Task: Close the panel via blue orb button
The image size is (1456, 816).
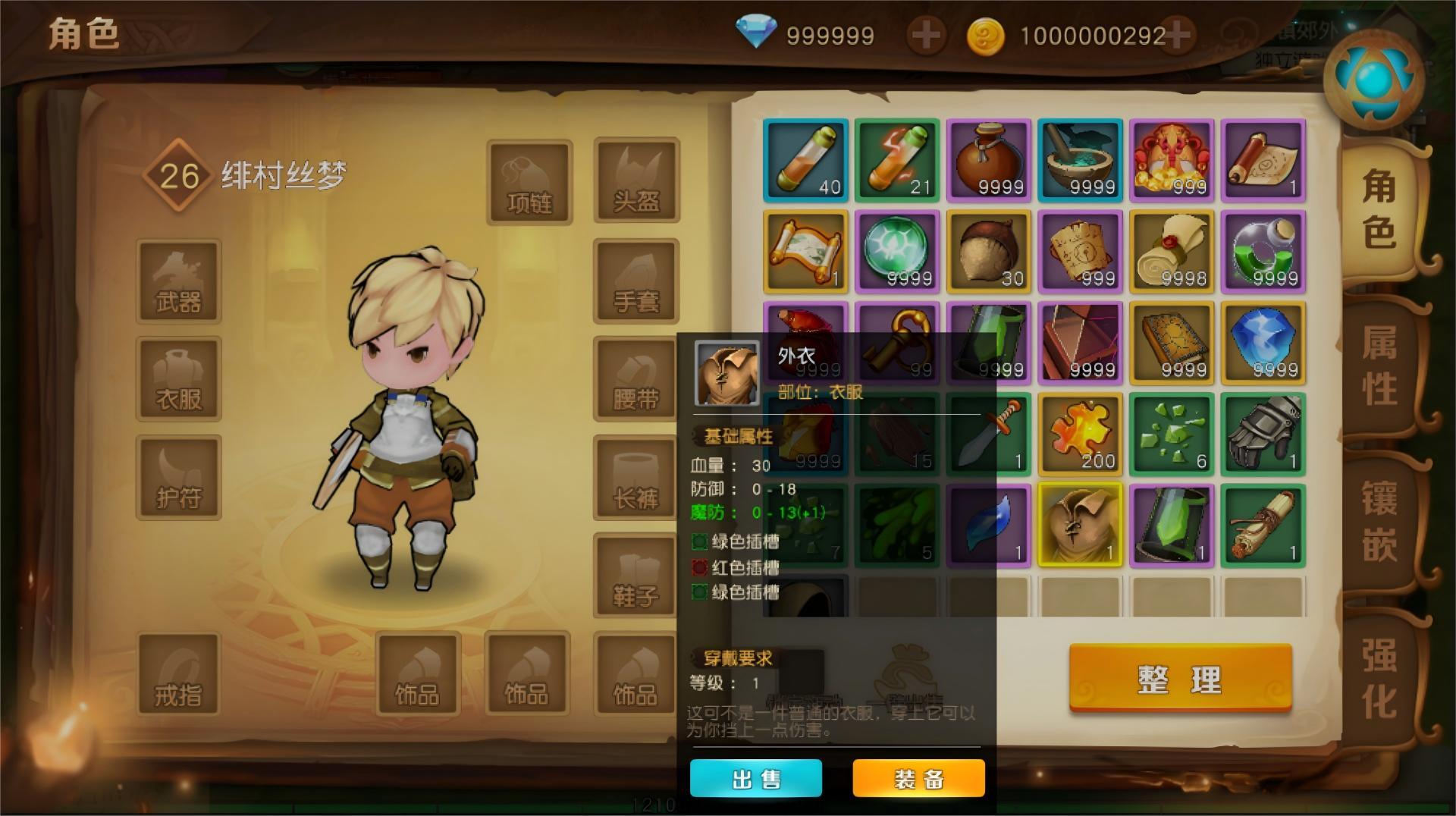Action: [1373, 79]
